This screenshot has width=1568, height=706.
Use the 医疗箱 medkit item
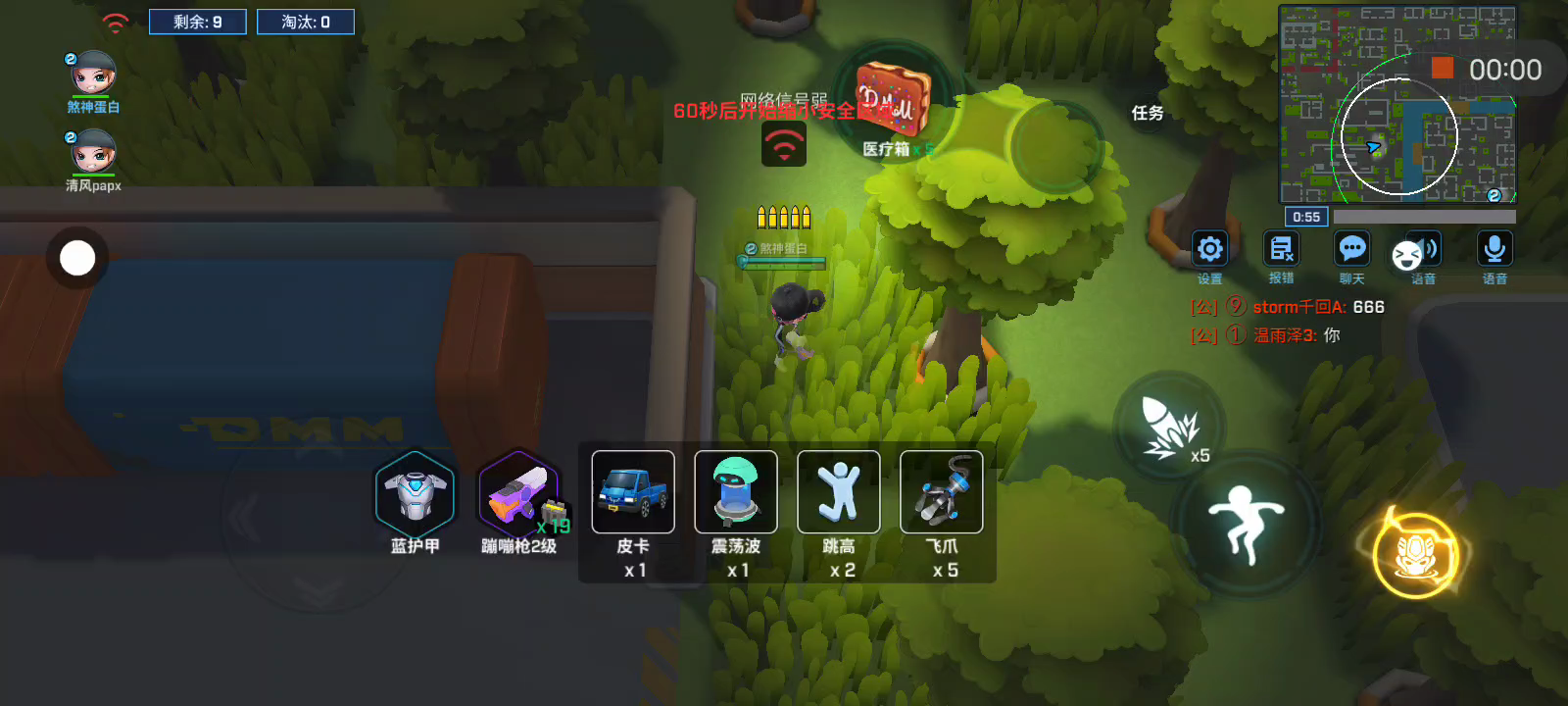(891, 98)
